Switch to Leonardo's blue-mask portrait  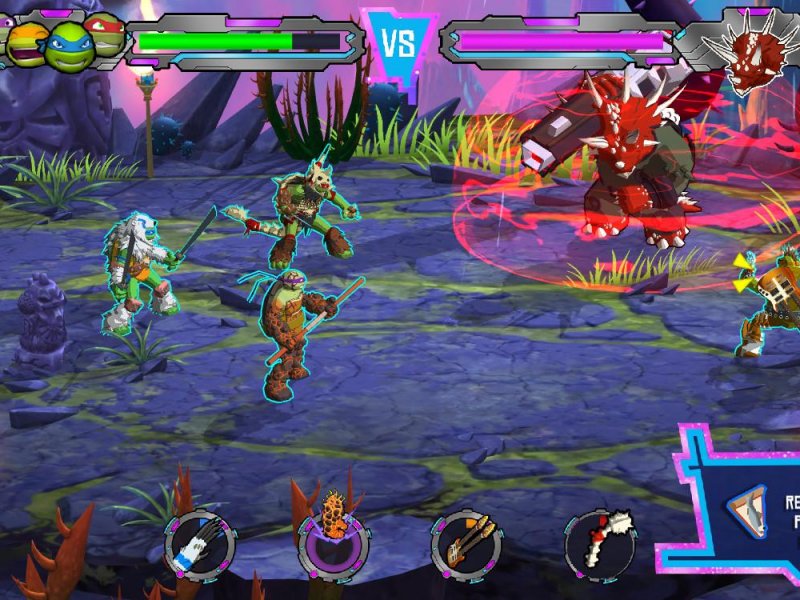pyautogui.click(x=68, y=40)
